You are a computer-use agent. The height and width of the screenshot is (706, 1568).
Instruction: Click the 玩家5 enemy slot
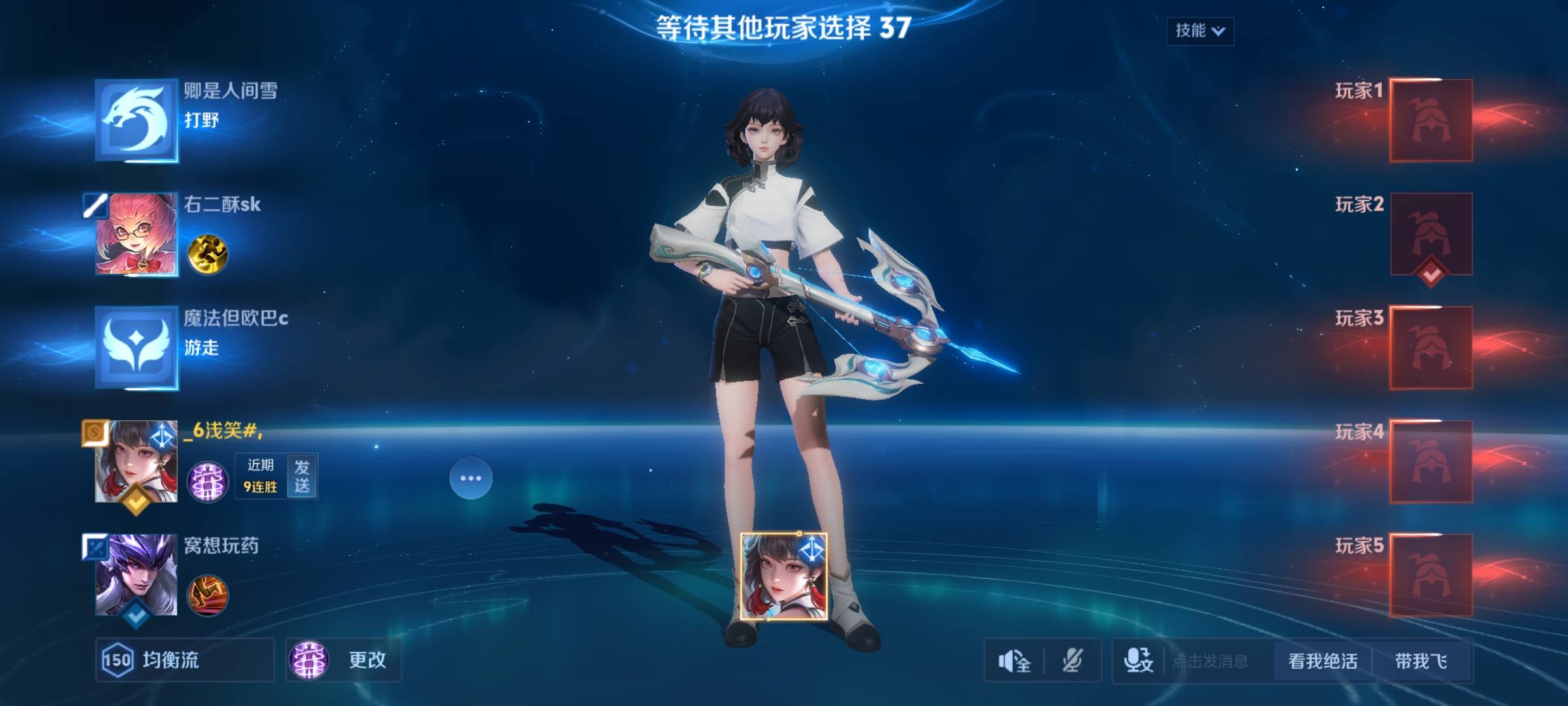point(1430,575)
